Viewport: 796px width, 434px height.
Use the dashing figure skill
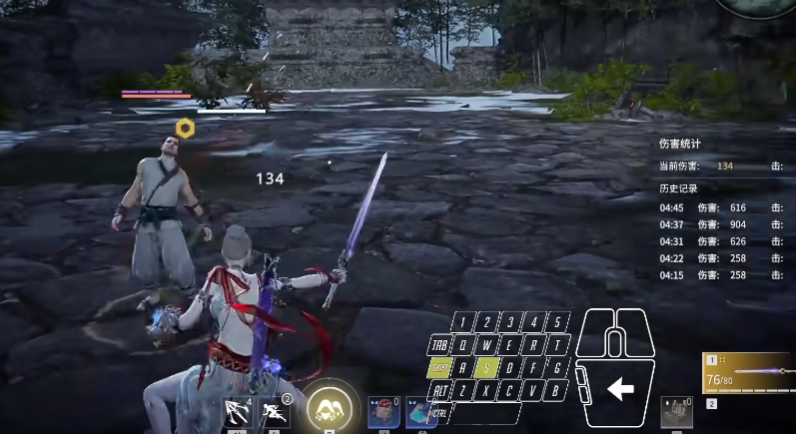pyautogui.click(x=274, y=412)
